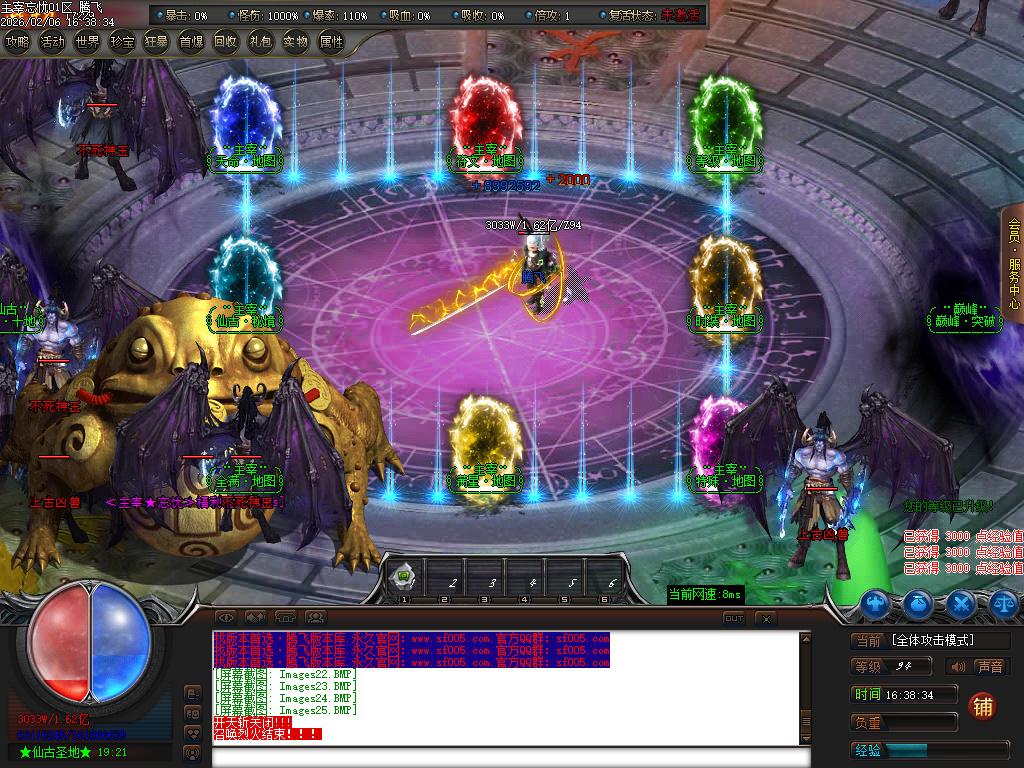The image size is (1024, 768).
Task: Select the 世界 world button
Action: (87, 42)
